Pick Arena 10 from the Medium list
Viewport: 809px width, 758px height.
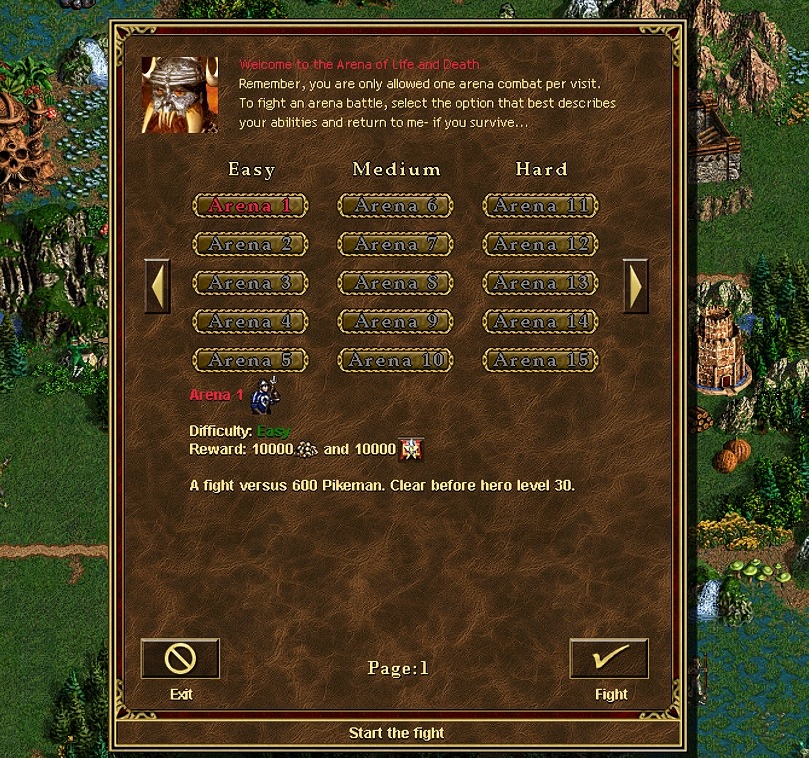pos(396,360)
